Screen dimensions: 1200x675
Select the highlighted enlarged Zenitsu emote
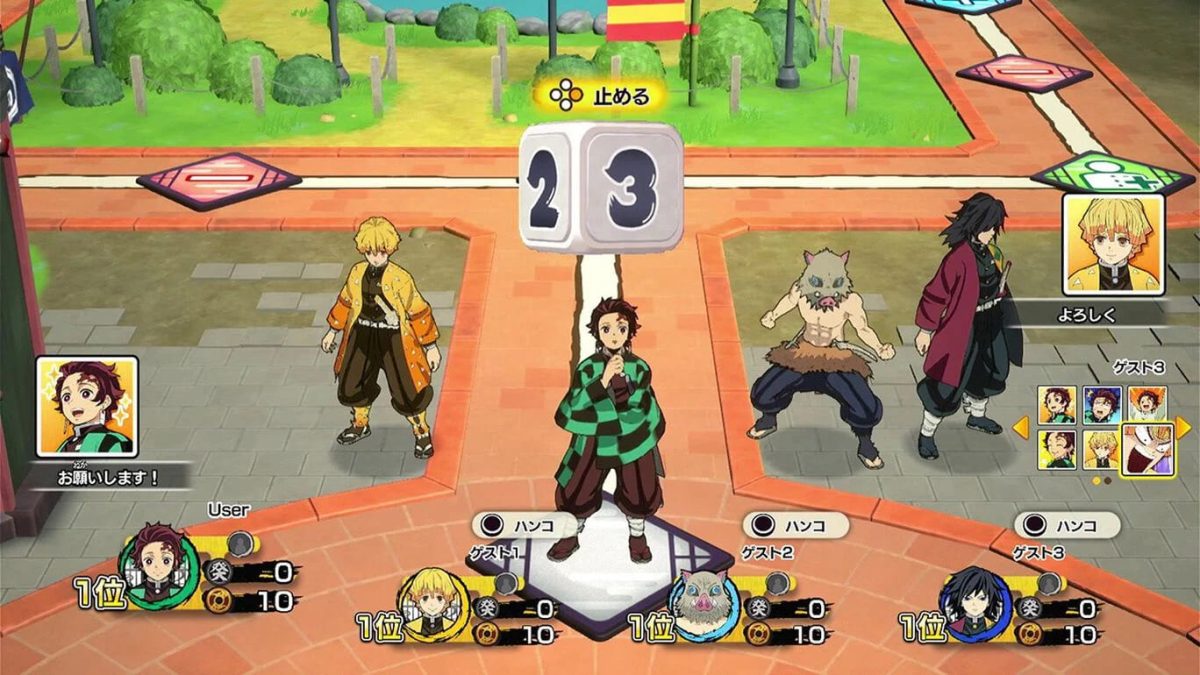click(x=1146, y=449)
